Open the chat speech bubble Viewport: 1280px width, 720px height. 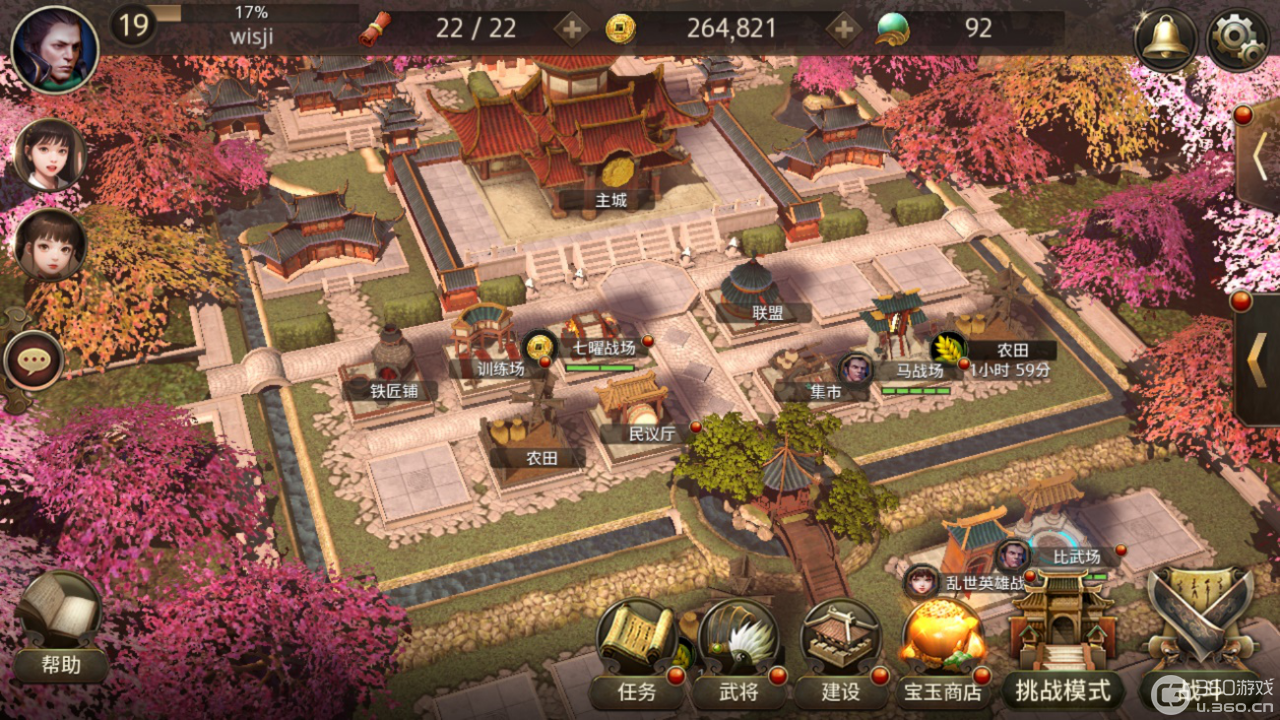[34, 360]
